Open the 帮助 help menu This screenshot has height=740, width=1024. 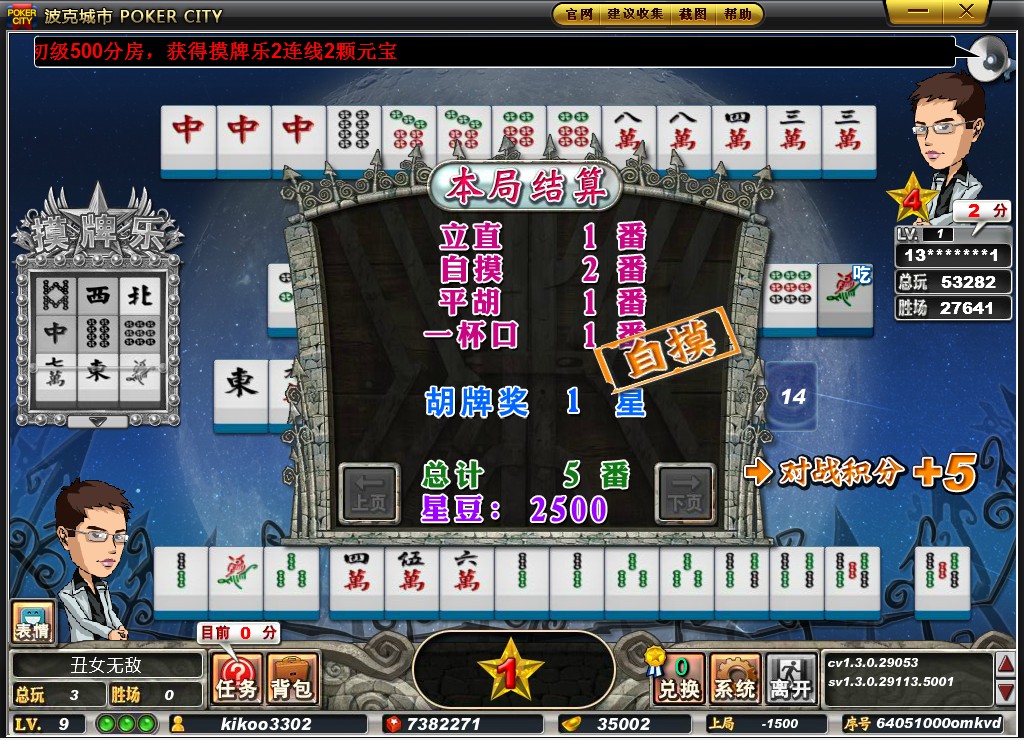click(x=738, y=14)
